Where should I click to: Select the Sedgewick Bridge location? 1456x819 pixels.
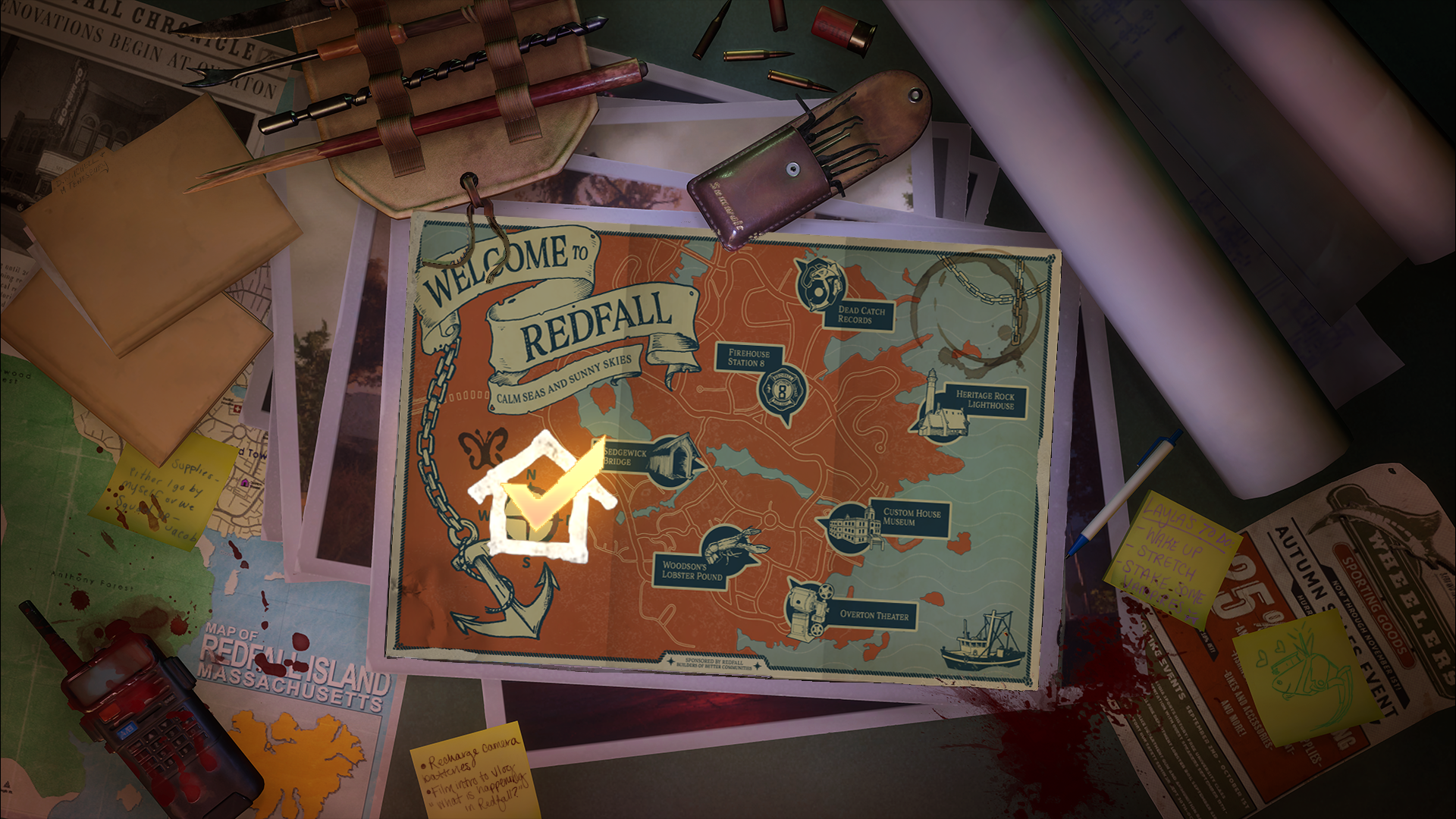tap(674, 457)
